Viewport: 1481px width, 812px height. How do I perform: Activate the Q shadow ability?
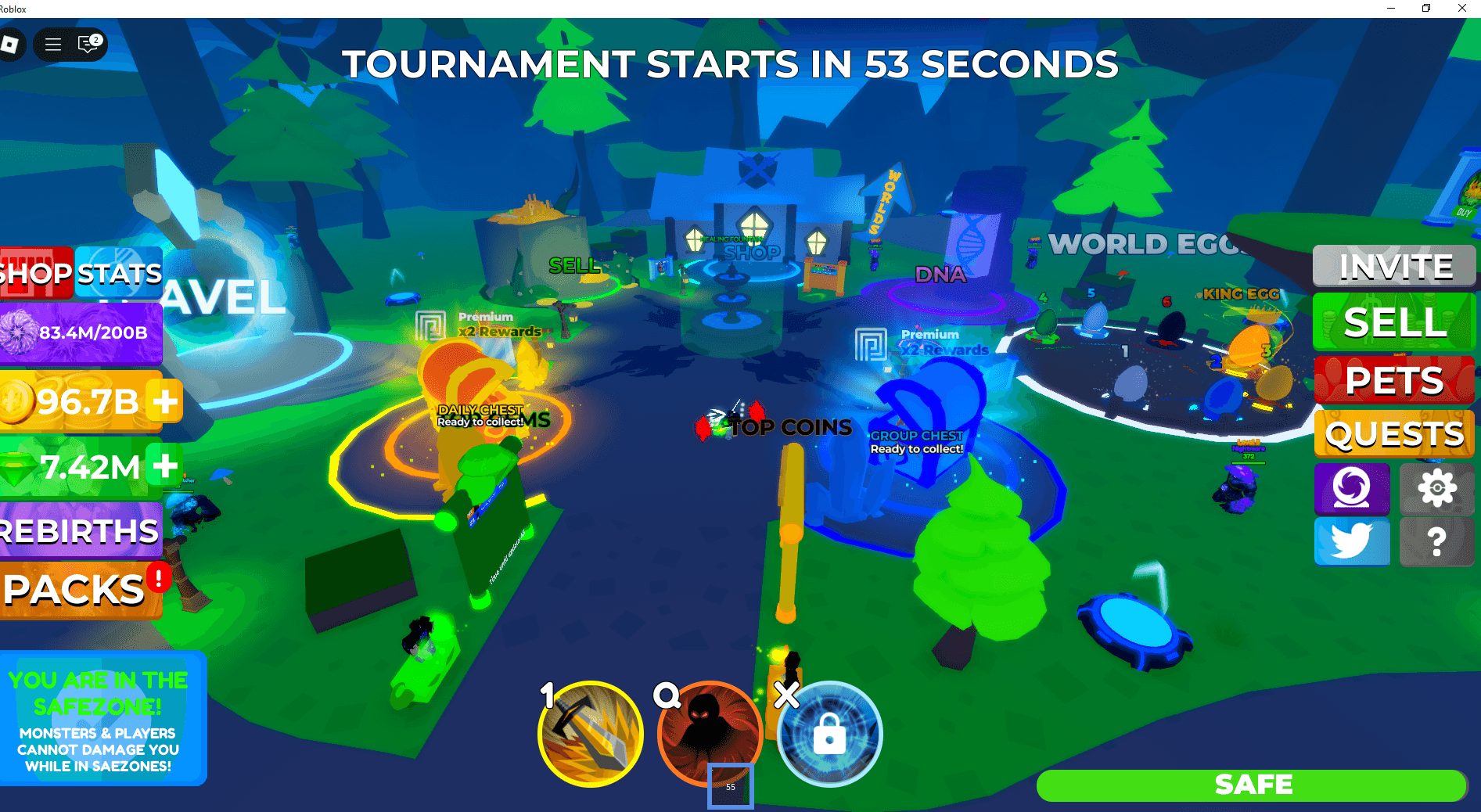tap(709, 733)
